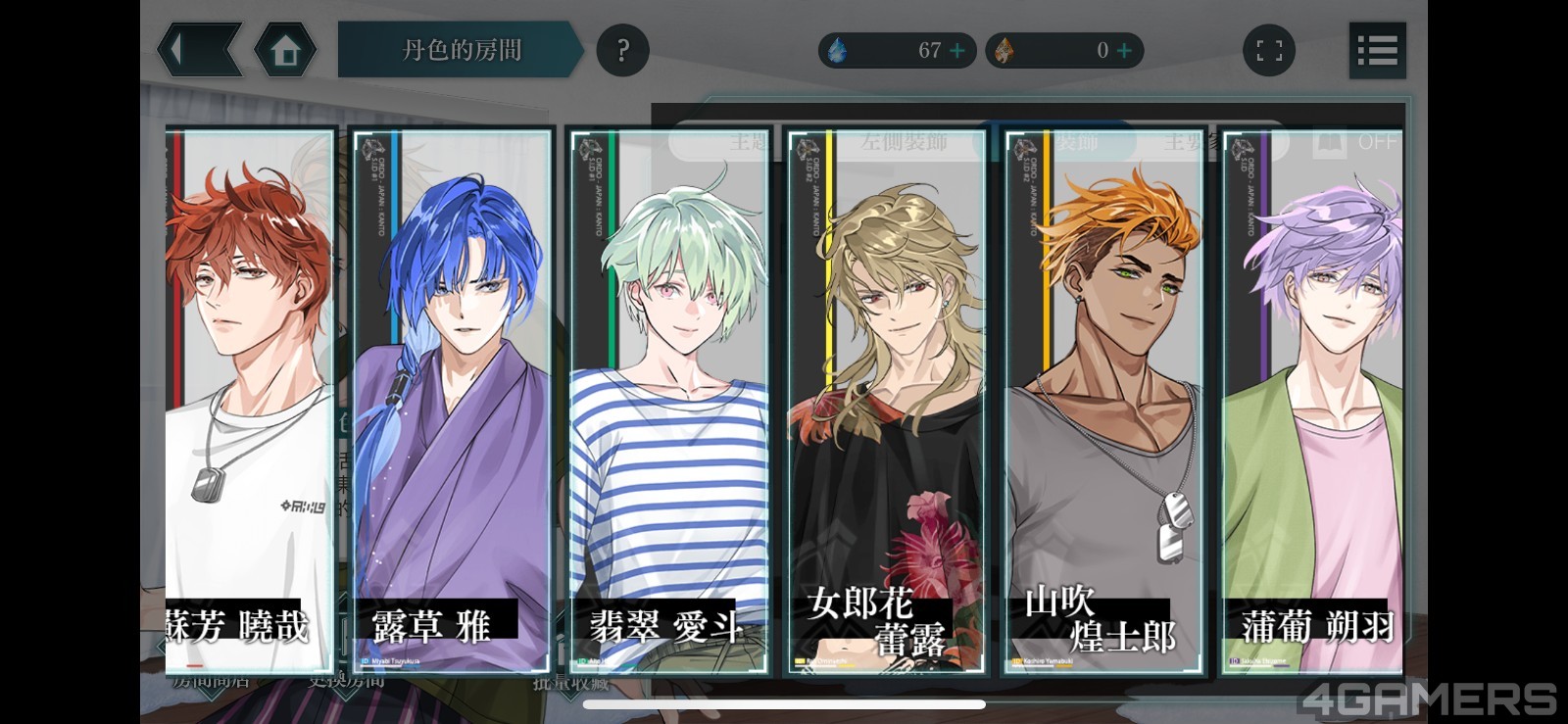Add more blue droplet currency
Viewport: 1568px width, 724px height.
point(957,50)
